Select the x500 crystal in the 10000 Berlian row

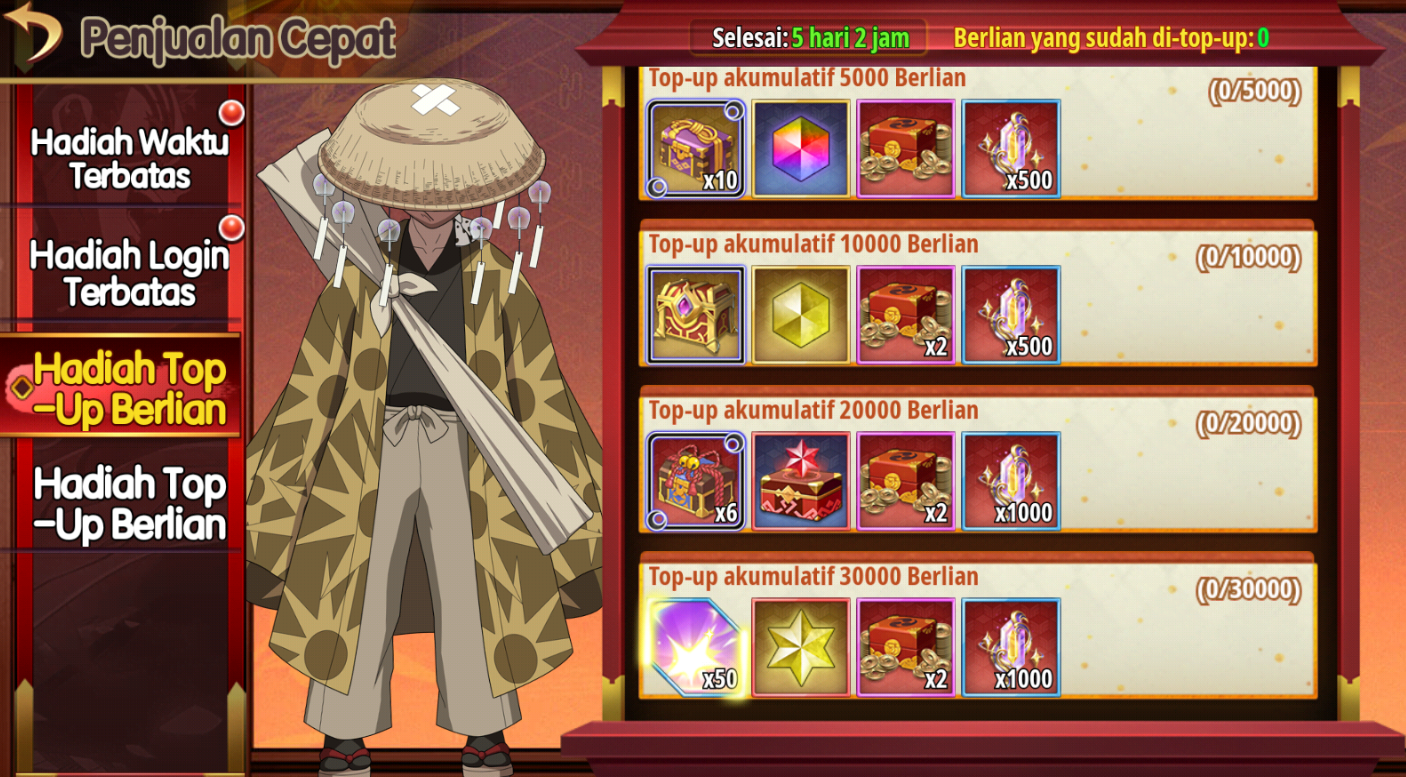coord(1011,315)
